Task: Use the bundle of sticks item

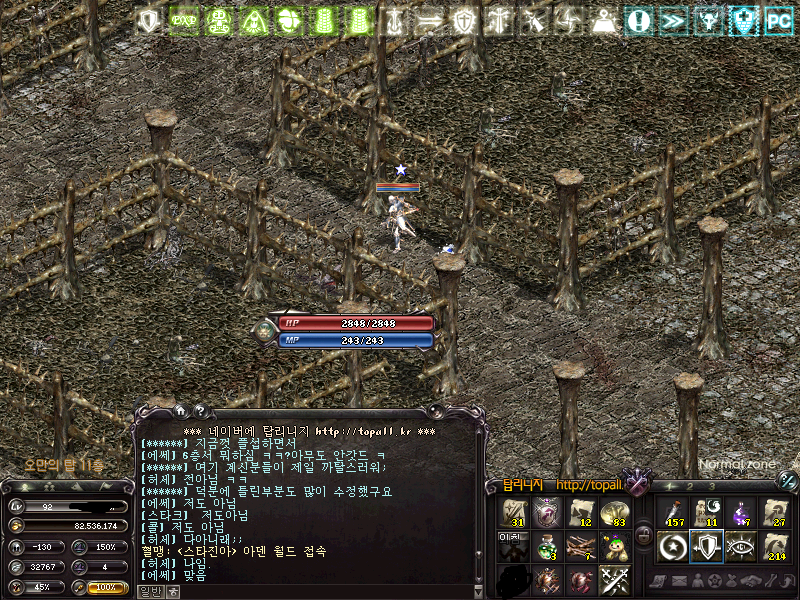Action: (x=579, y=546)
